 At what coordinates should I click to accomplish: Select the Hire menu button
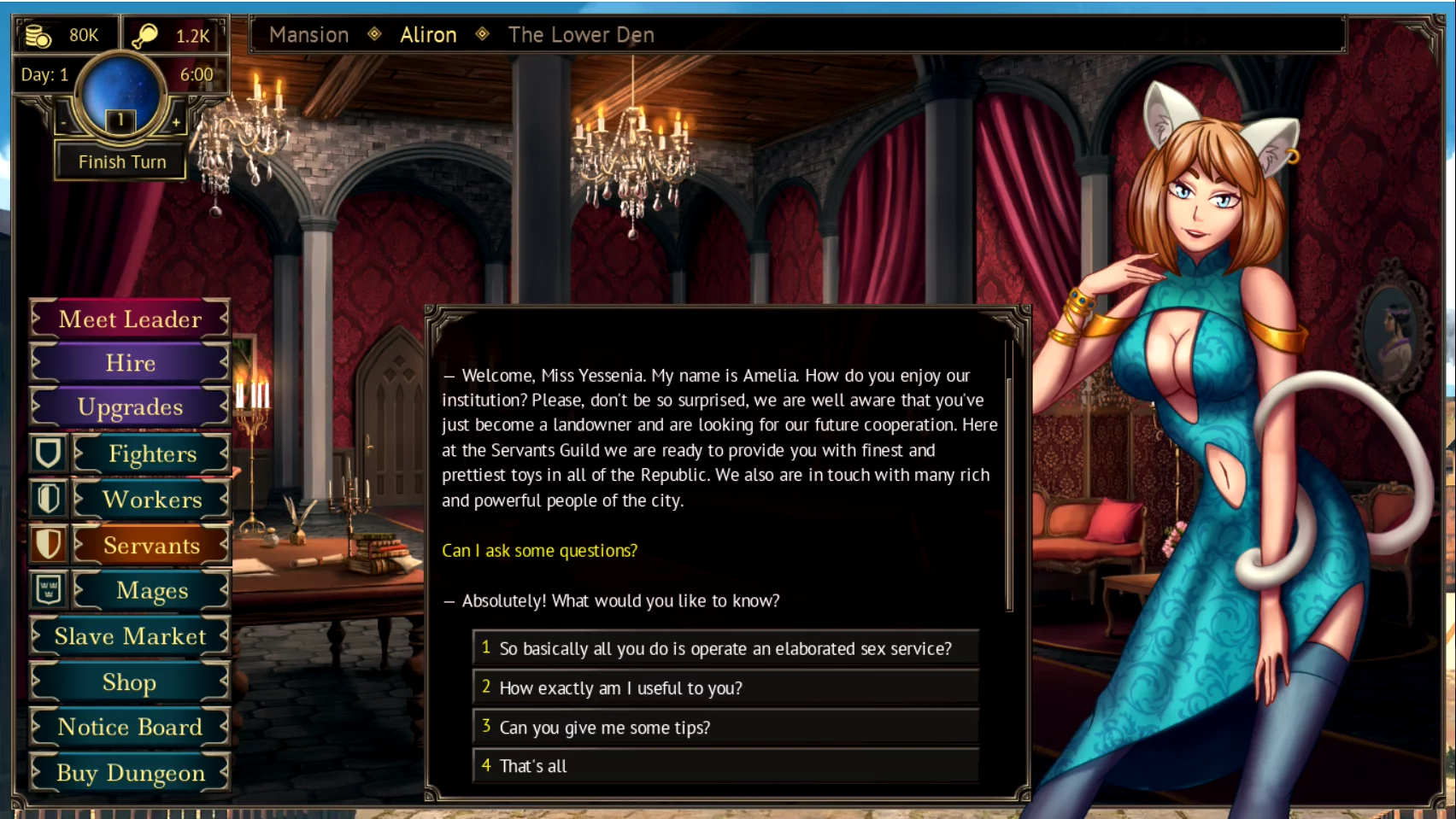pos(130,363)
